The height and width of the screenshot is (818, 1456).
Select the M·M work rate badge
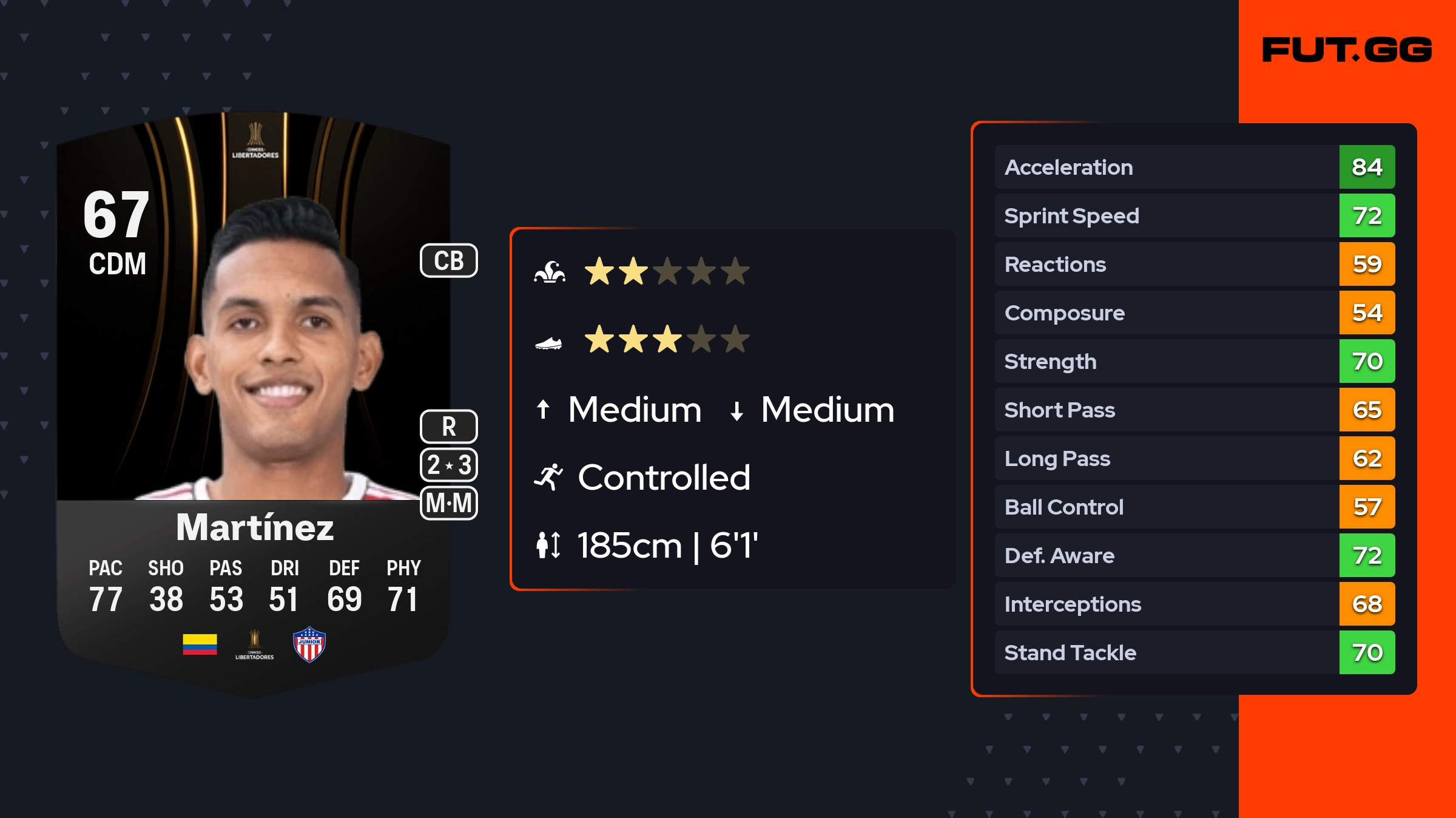448,503
